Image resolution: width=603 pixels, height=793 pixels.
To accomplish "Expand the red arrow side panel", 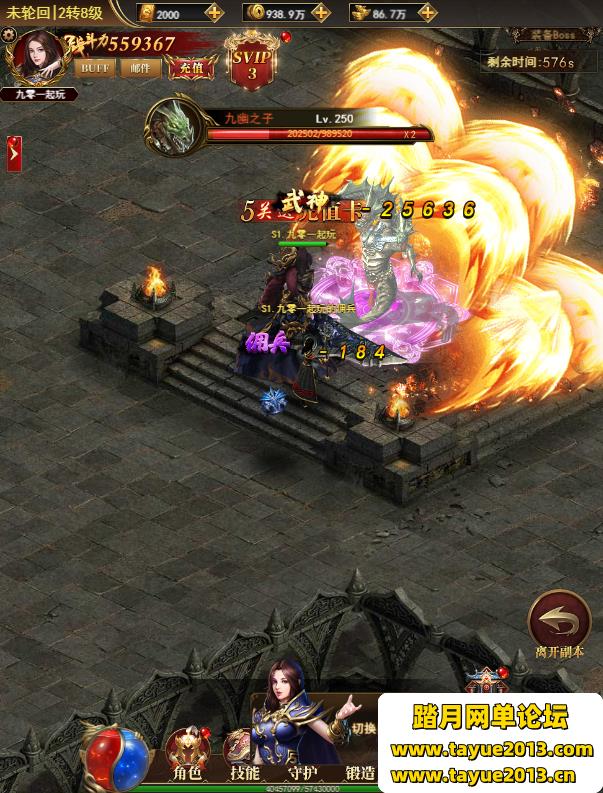I will (14, 153).
